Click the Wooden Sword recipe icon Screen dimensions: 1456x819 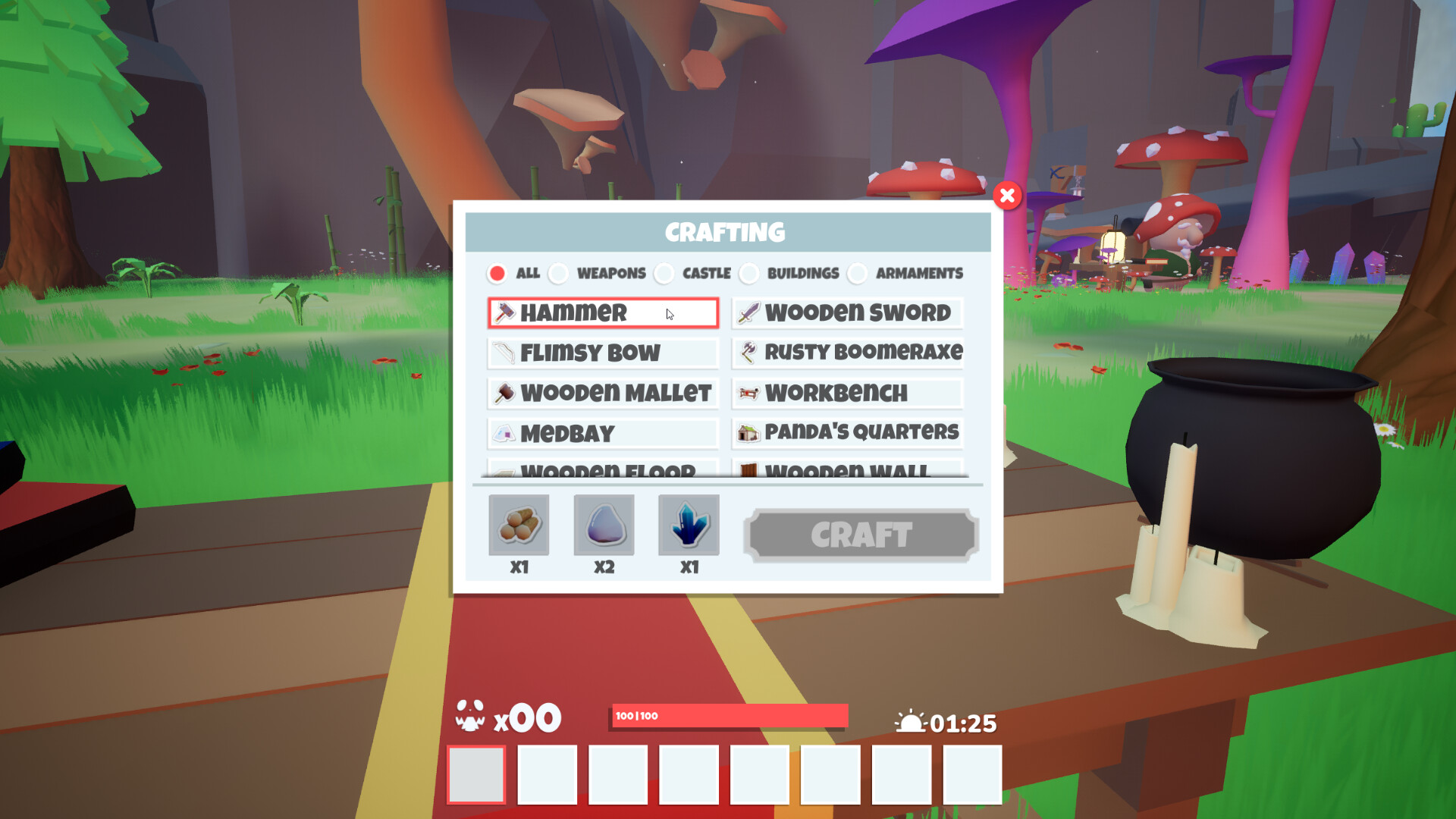coord(747,312)
